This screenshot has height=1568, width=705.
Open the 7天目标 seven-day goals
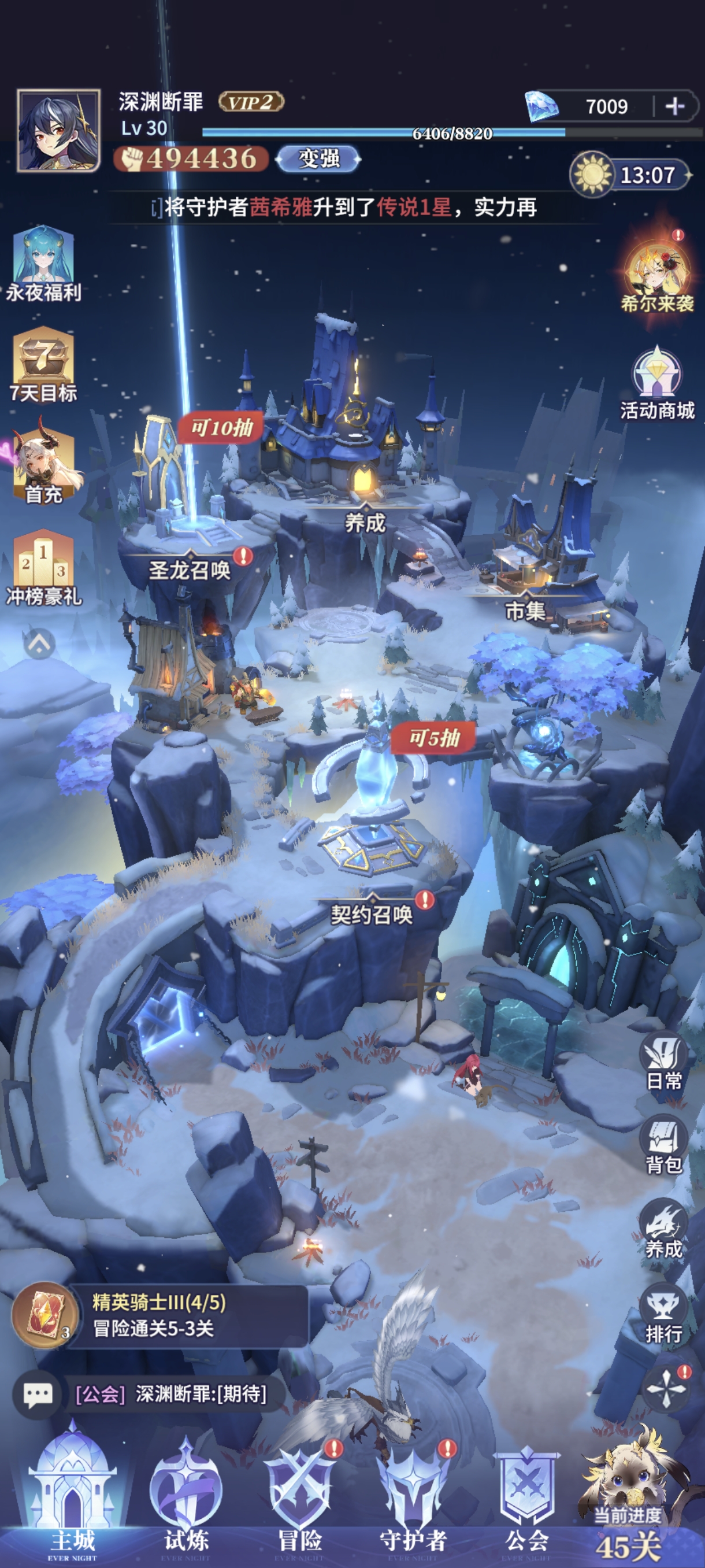(x=43, y=365)
